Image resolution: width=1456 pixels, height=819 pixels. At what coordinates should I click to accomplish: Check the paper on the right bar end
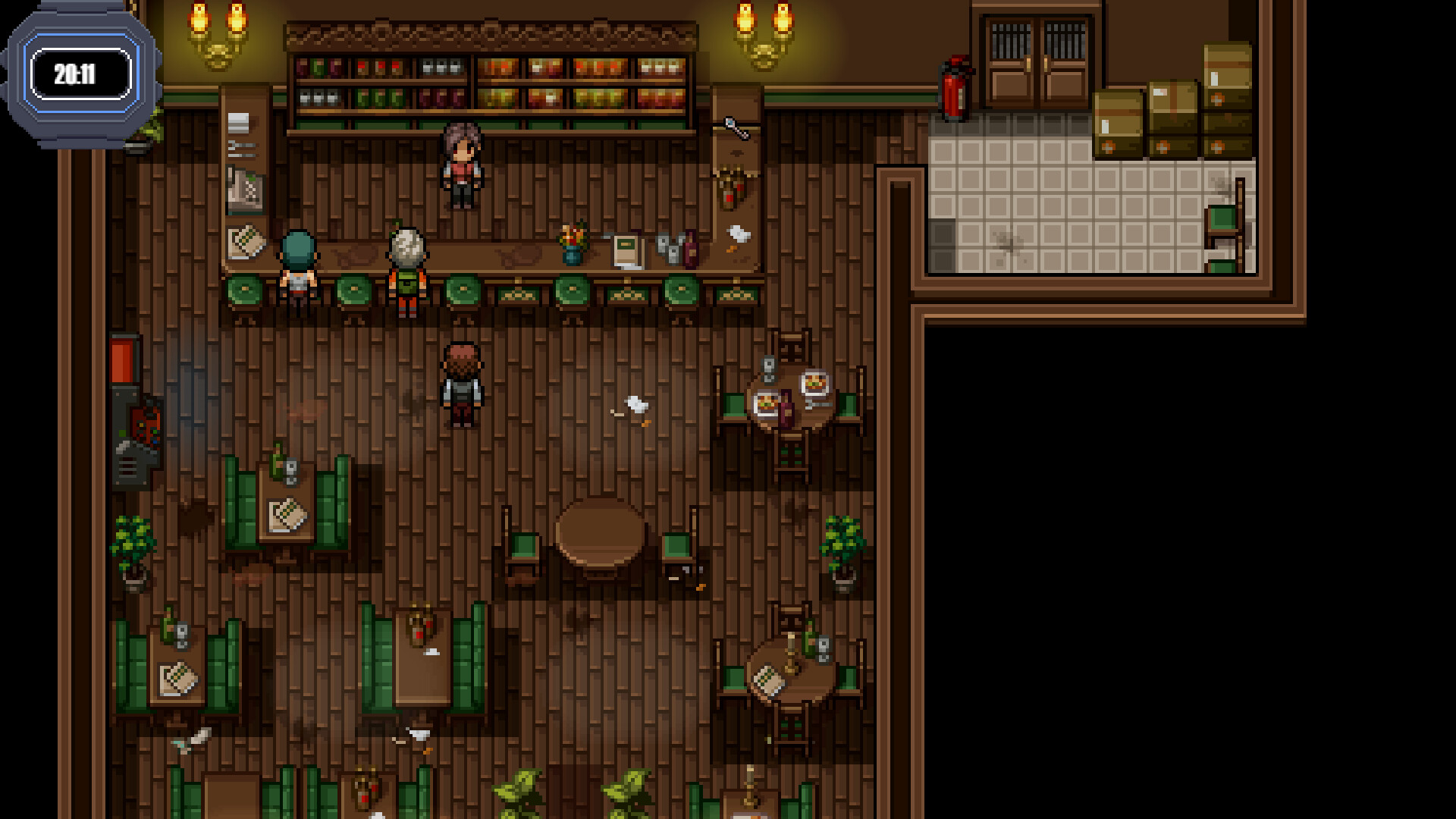point(737,231)
